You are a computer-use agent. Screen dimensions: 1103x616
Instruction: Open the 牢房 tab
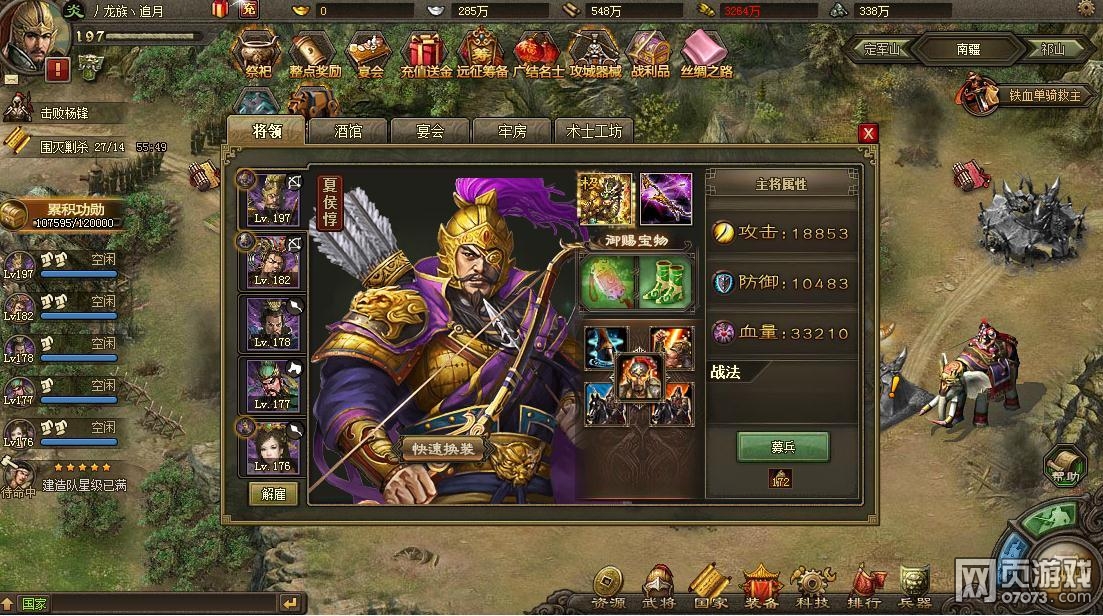tap(511, 131)
